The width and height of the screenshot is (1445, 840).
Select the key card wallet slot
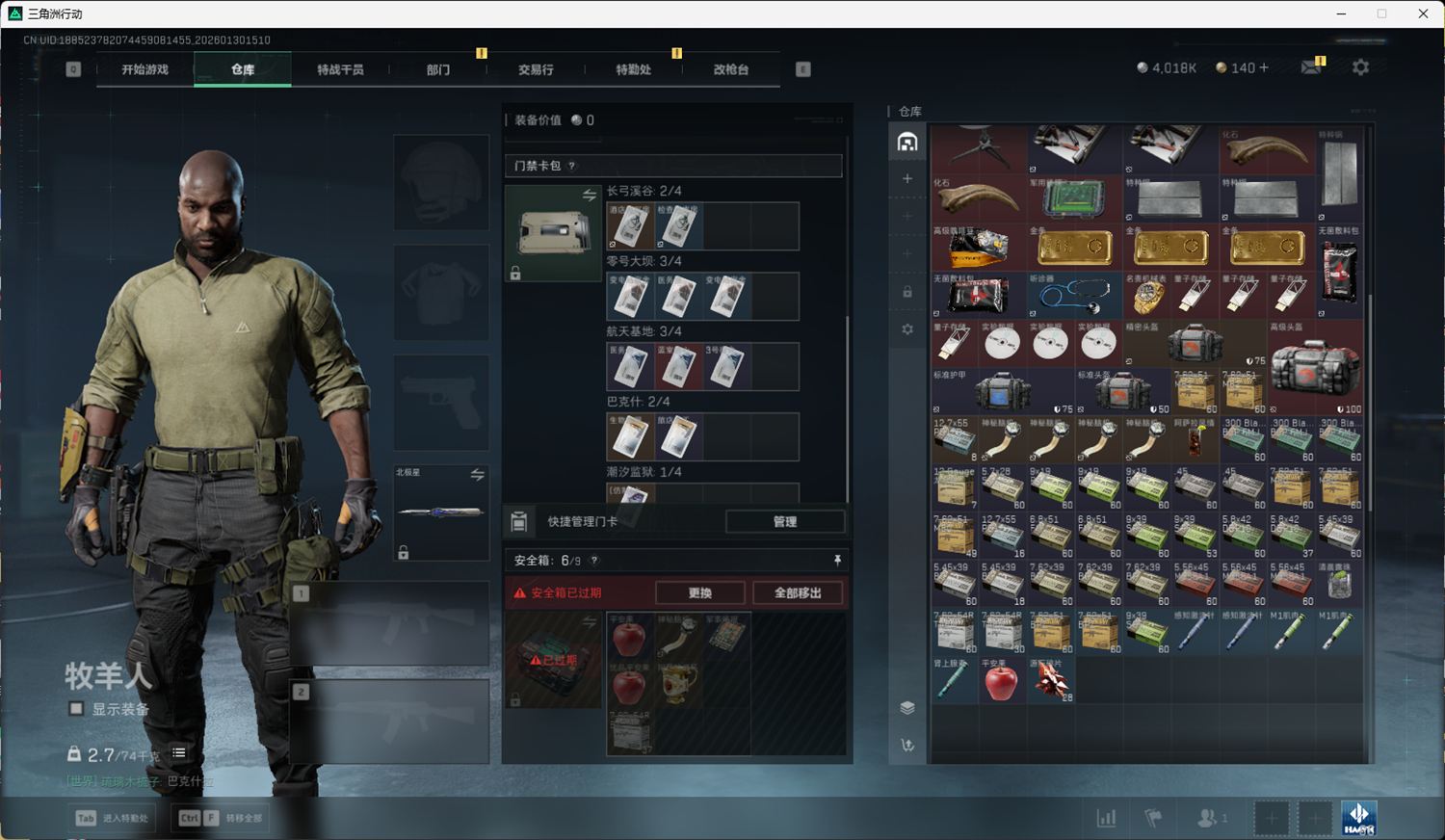click(x=553, y=233)
